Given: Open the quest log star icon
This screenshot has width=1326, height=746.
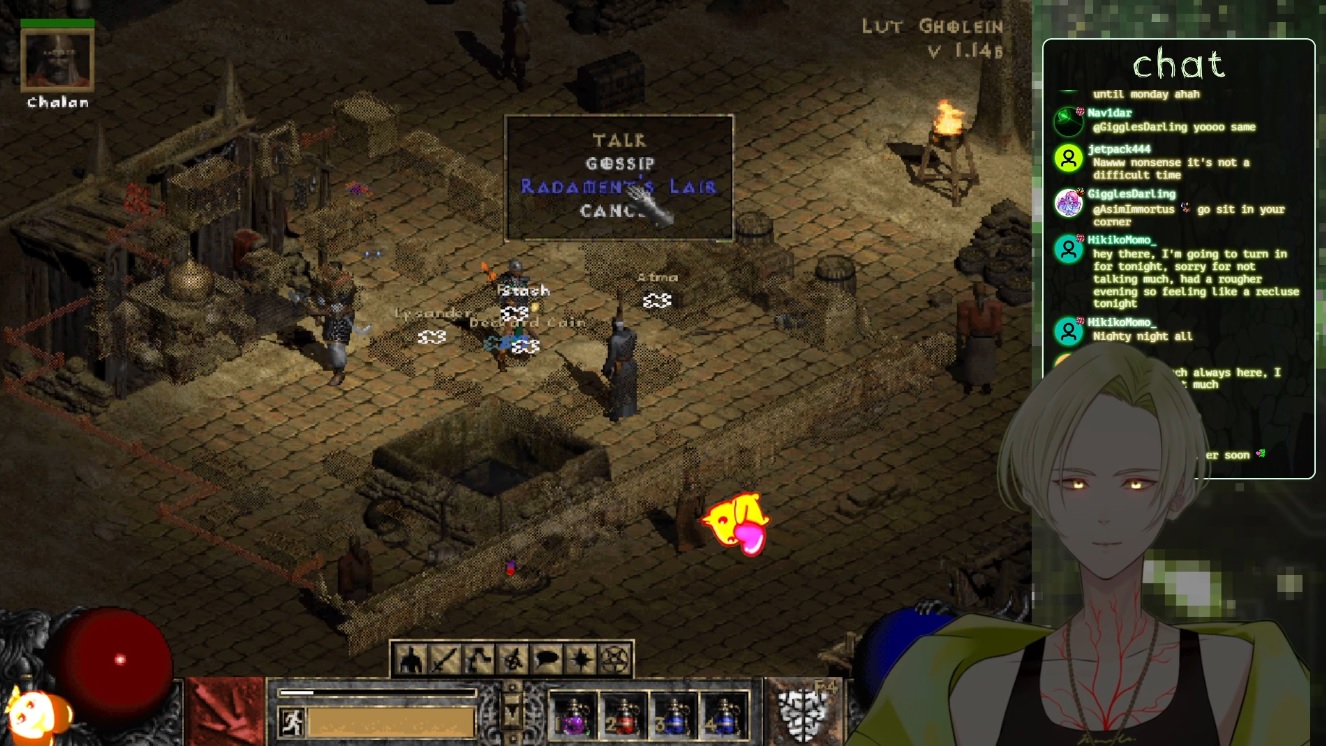Looking at the screenshot, I should (581, 660).
